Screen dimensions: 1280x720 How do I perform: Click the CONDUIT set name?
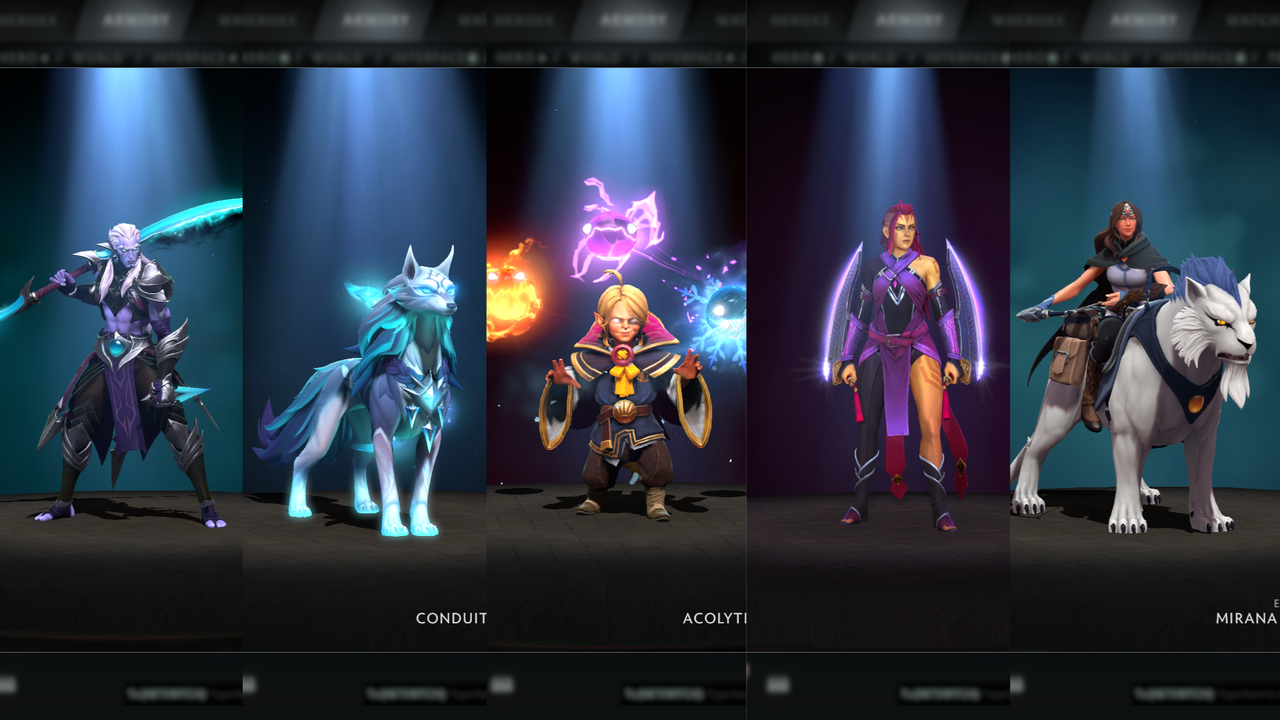pyautogui.click(x=451, y=618)
